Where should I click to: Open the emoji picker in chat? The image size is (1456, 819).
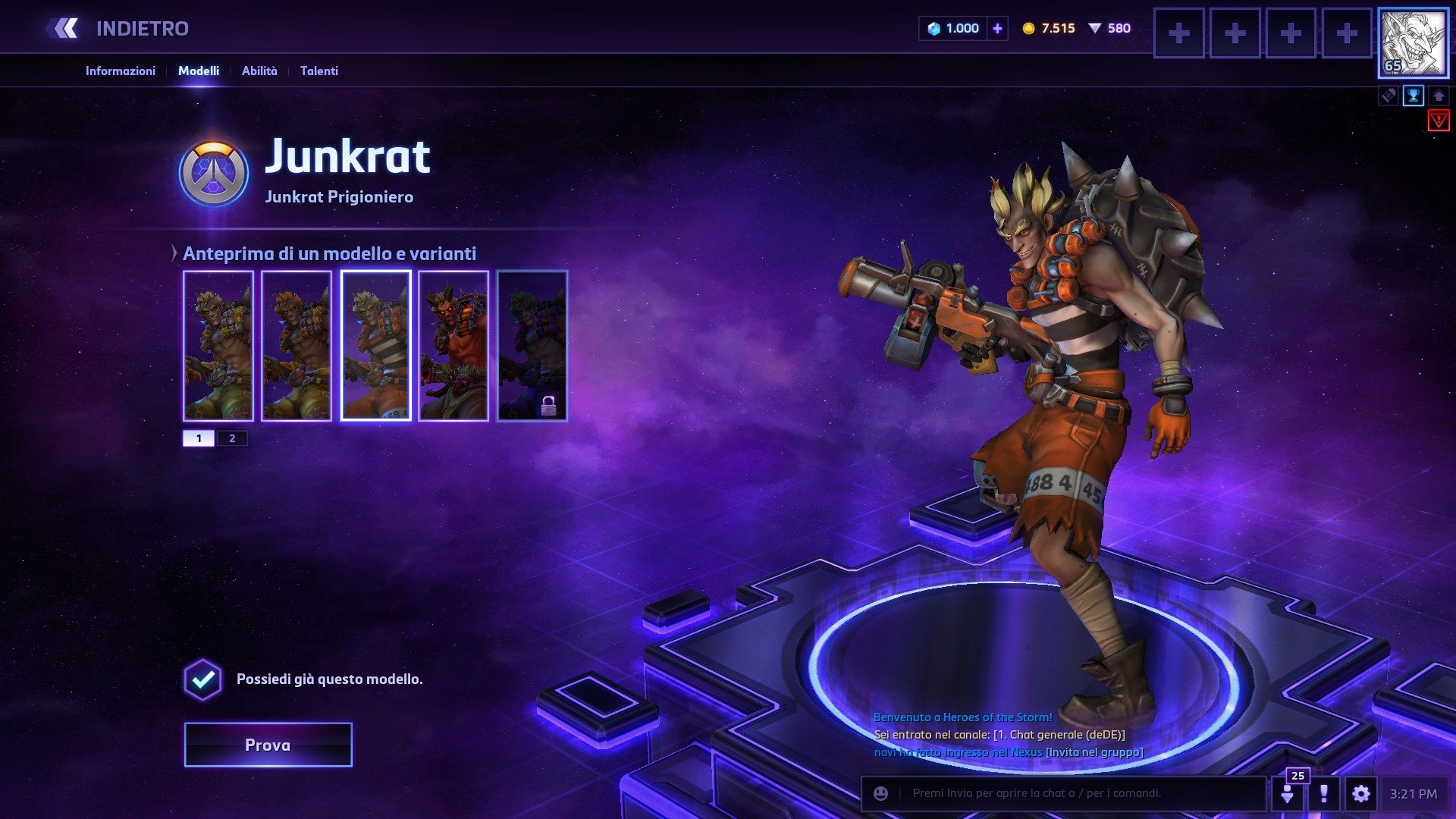coord(880,793)
